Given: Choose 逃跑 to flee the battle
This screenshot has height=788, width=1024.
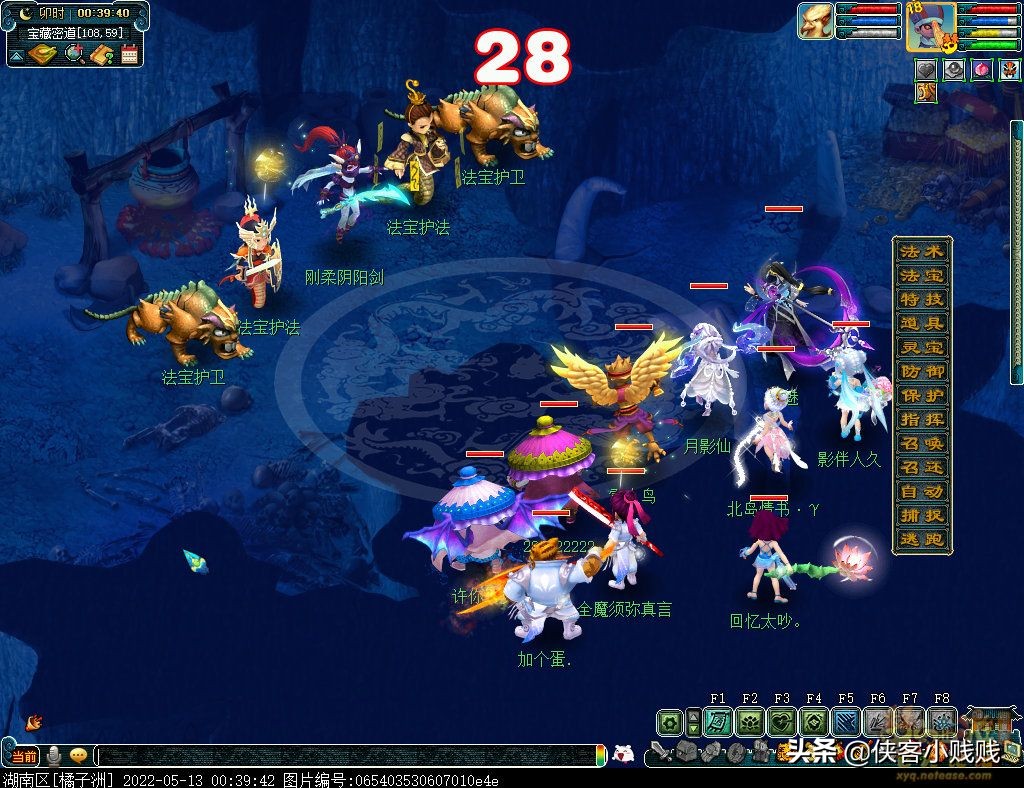Looking at the screenshot, I should [x=921, y=540].
